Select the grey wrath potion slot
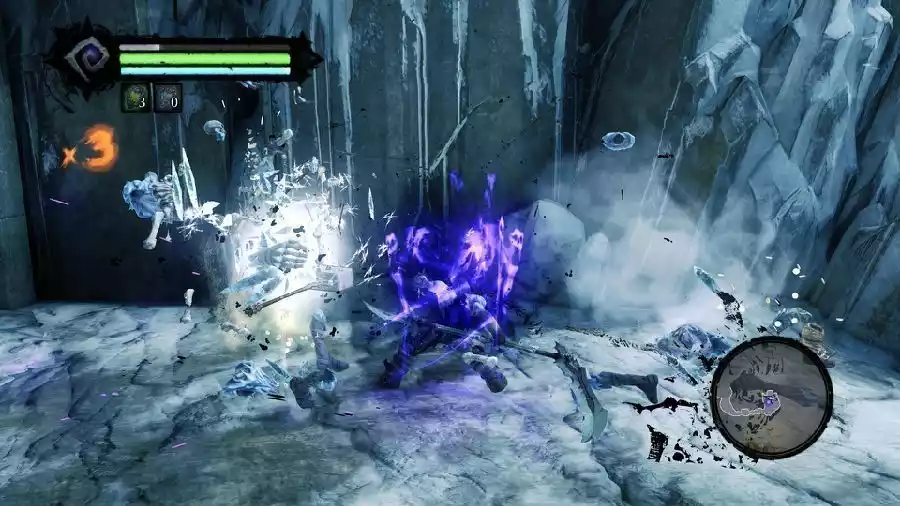The width and height of the screenshot is (900, 506). coord(168,98)
